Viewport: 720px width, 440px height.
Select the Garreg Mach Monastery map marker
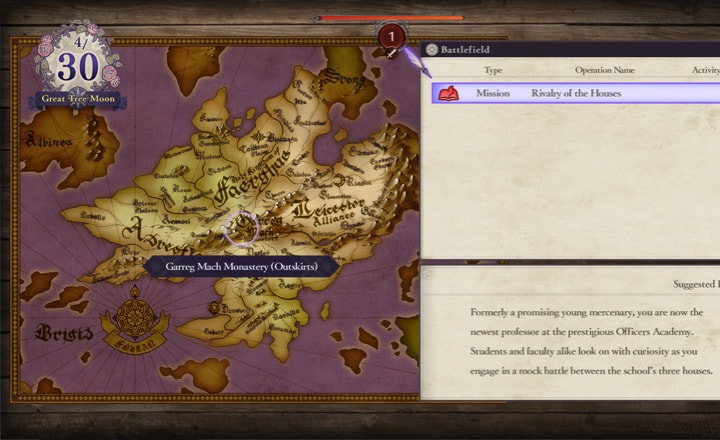[x=241, y=229]
